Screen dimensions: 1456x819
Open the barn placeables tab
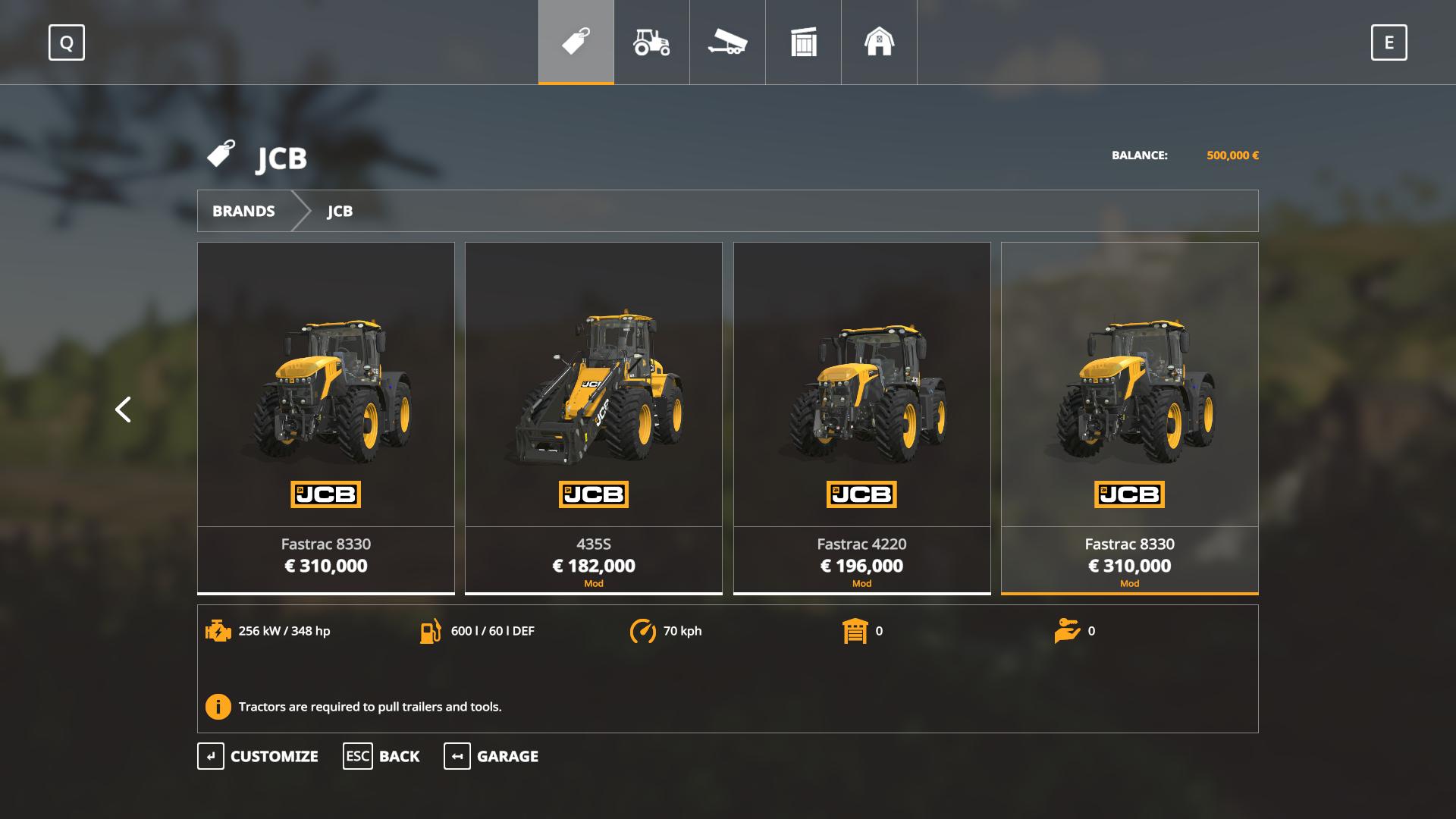(x=879, y=42)
